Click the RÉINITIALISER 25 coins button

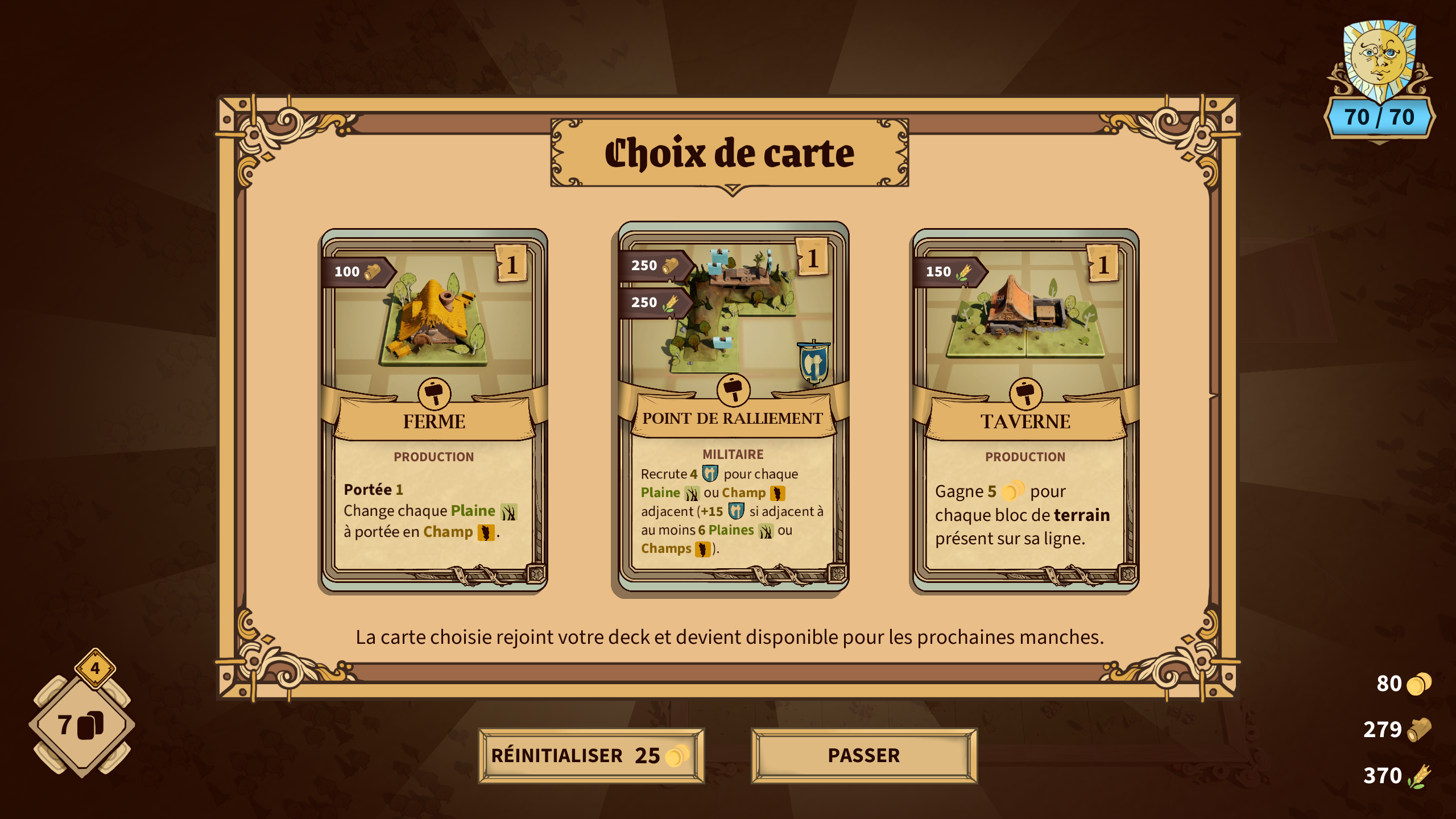point(591,756)
